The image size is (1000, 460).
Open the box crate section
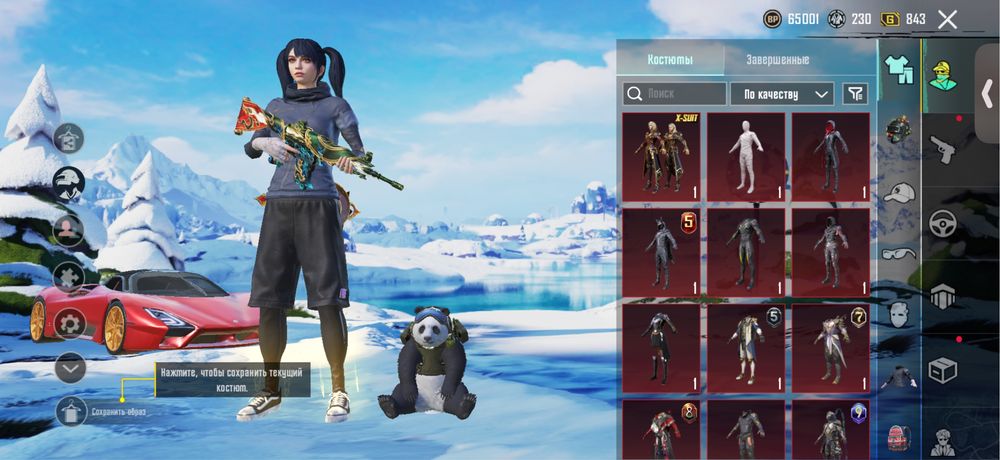[x=943, y=370]
